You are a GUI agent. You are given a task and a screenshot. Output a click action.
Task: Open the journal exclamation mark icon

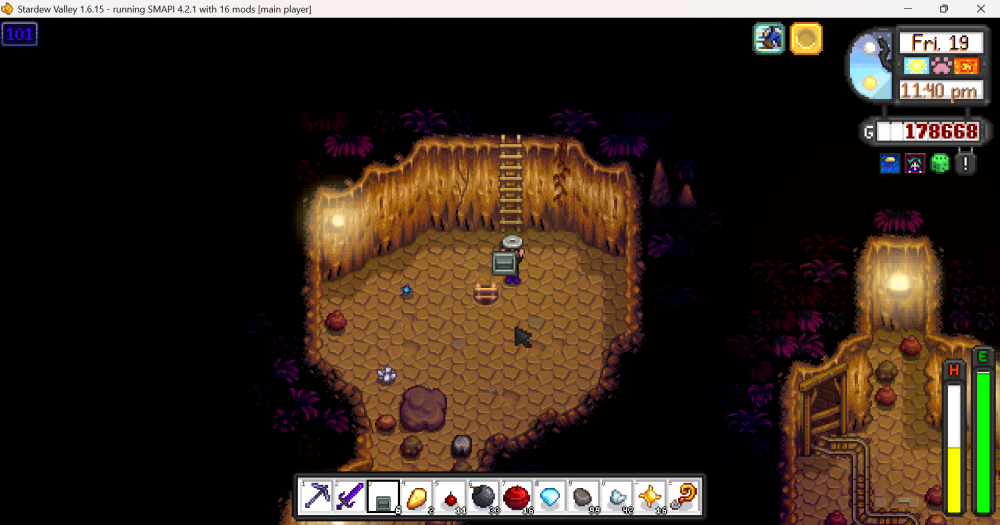965,163
